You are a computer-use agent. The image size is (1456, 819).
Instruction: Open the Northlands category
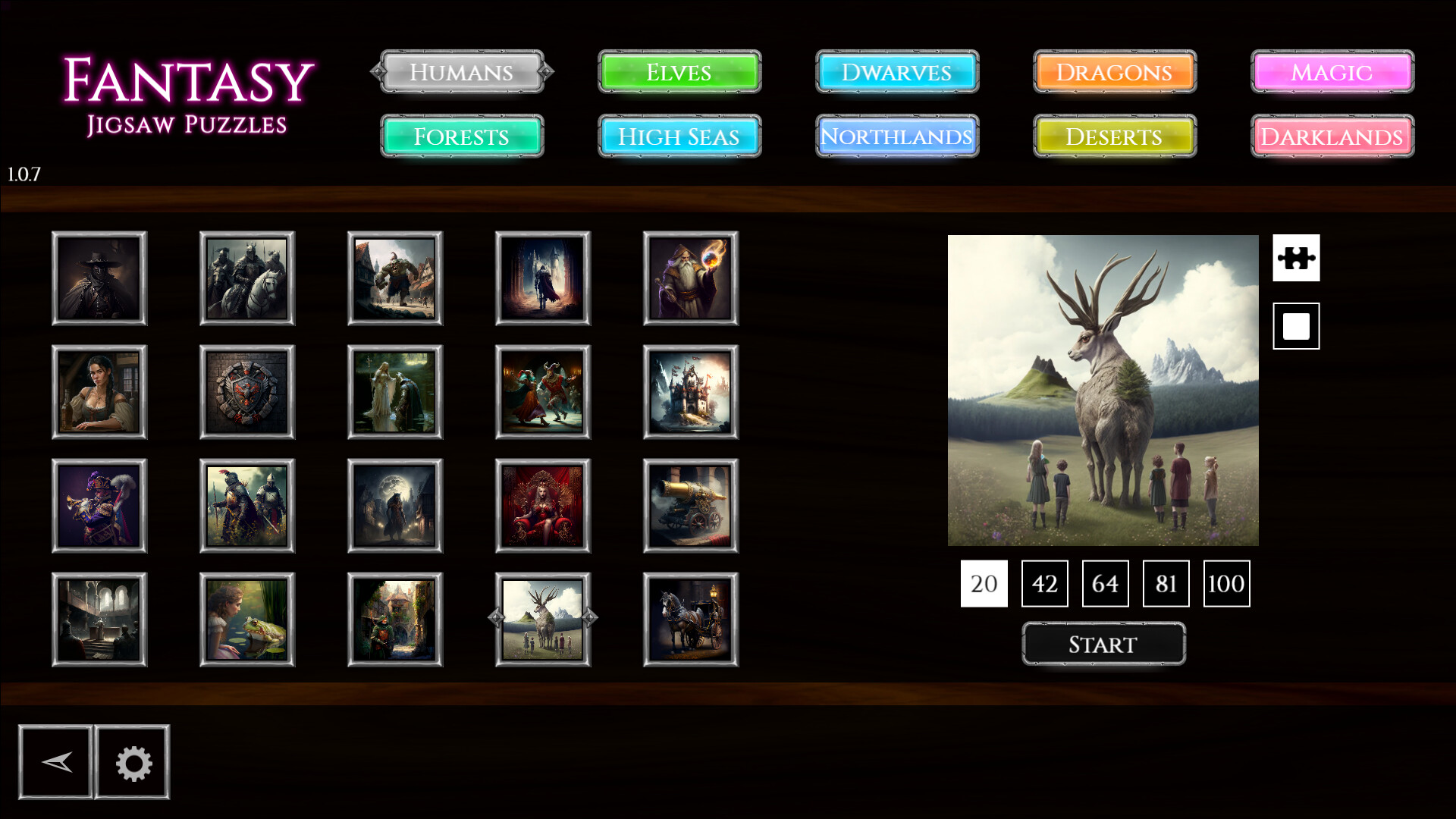click(897, 137)
